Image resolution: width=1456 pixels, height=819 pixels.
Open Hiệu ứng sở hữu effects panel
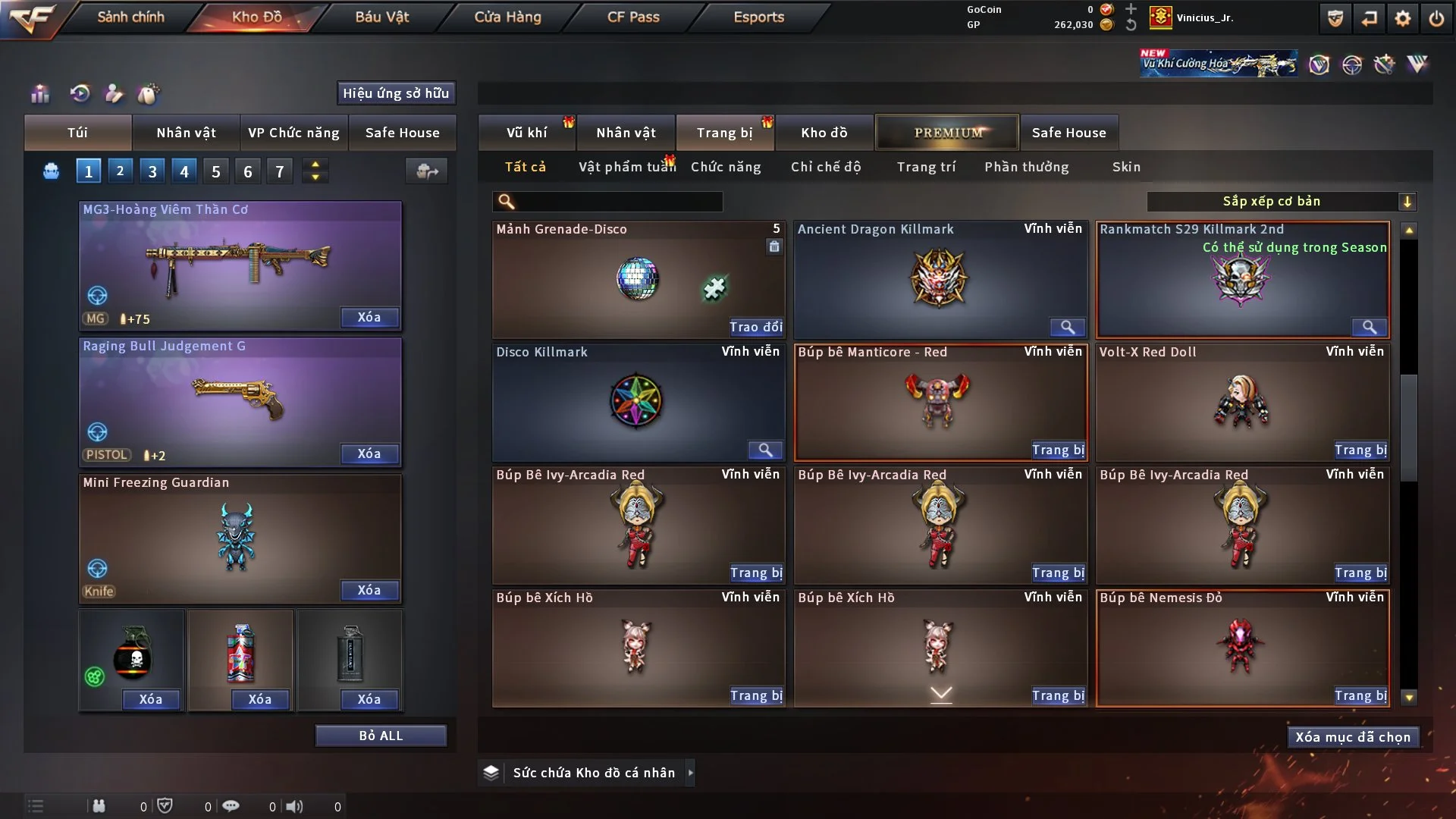tap(396, 93)
